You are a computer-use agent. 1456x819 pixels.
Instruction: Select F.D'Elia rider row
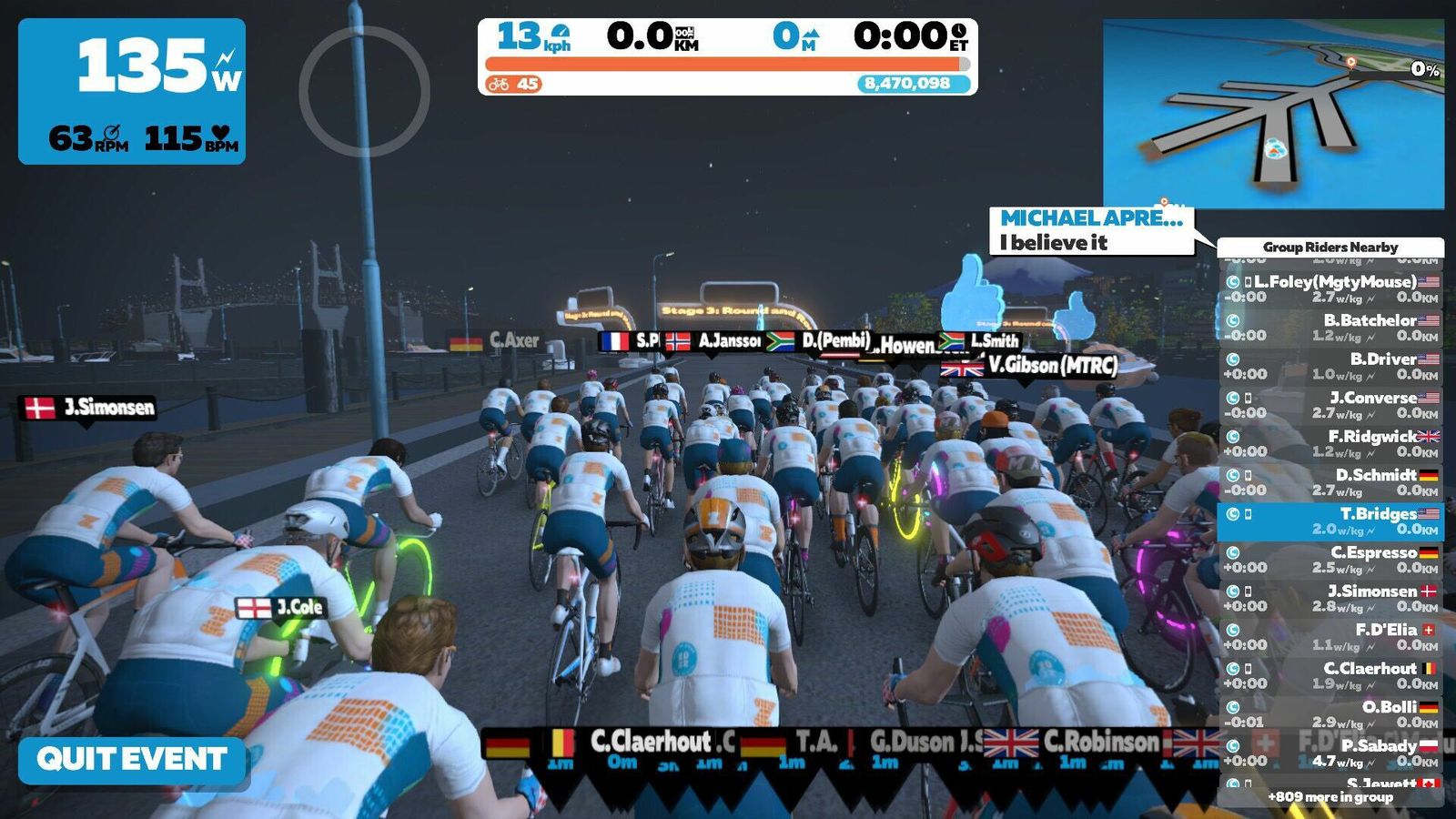coord(1330,637)
